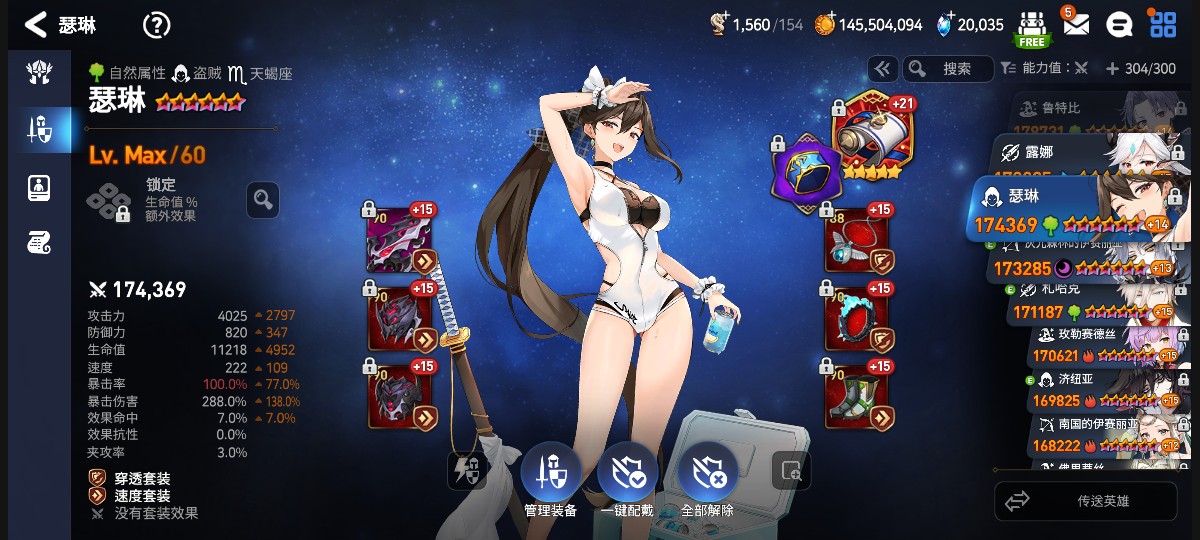Open the magnifier beside 锁定 stat info

tap(263, 200)
